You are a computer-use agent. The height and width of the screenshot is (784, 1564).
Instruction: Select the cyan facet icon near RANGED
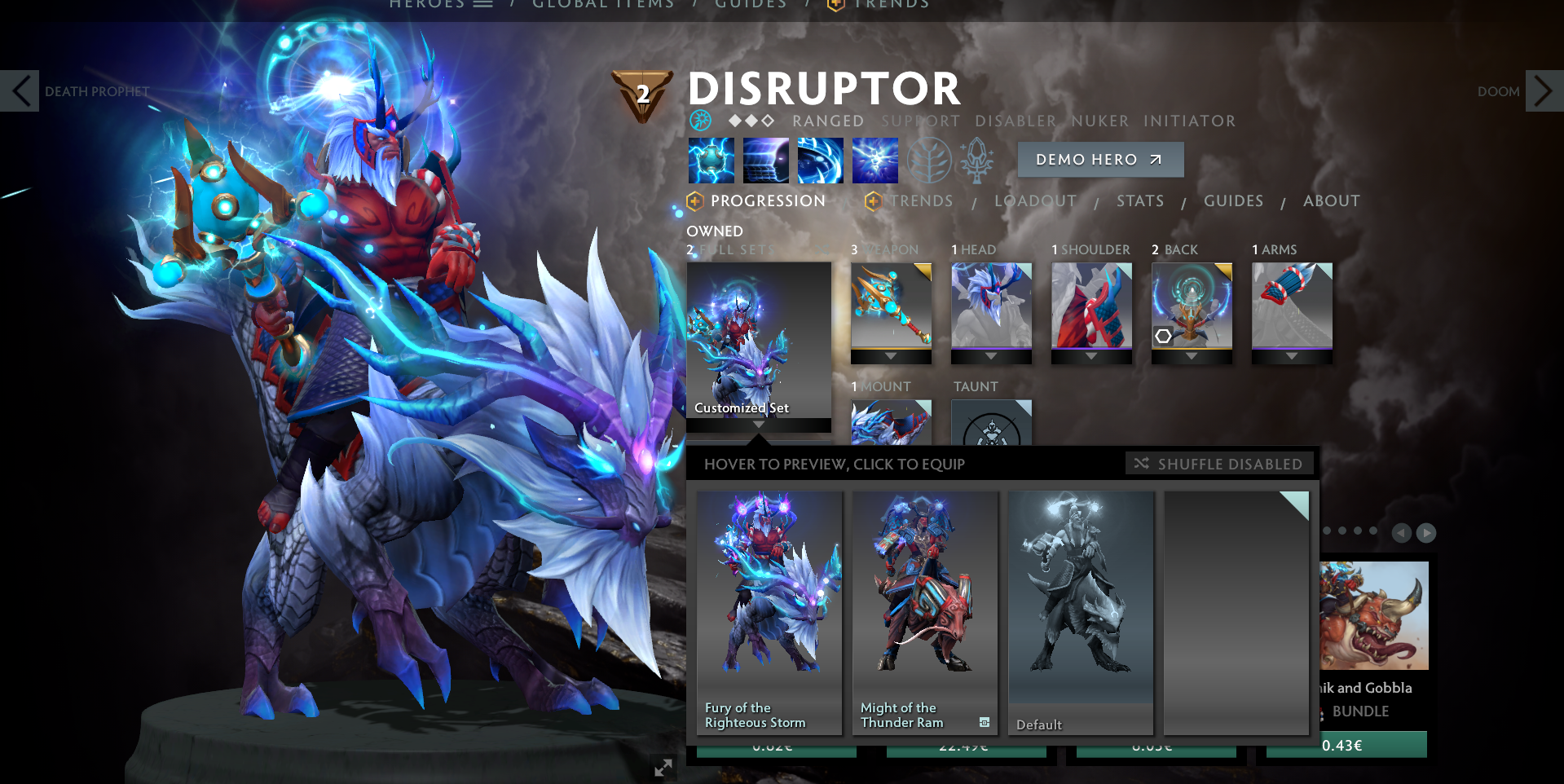(x=698, y=121)
